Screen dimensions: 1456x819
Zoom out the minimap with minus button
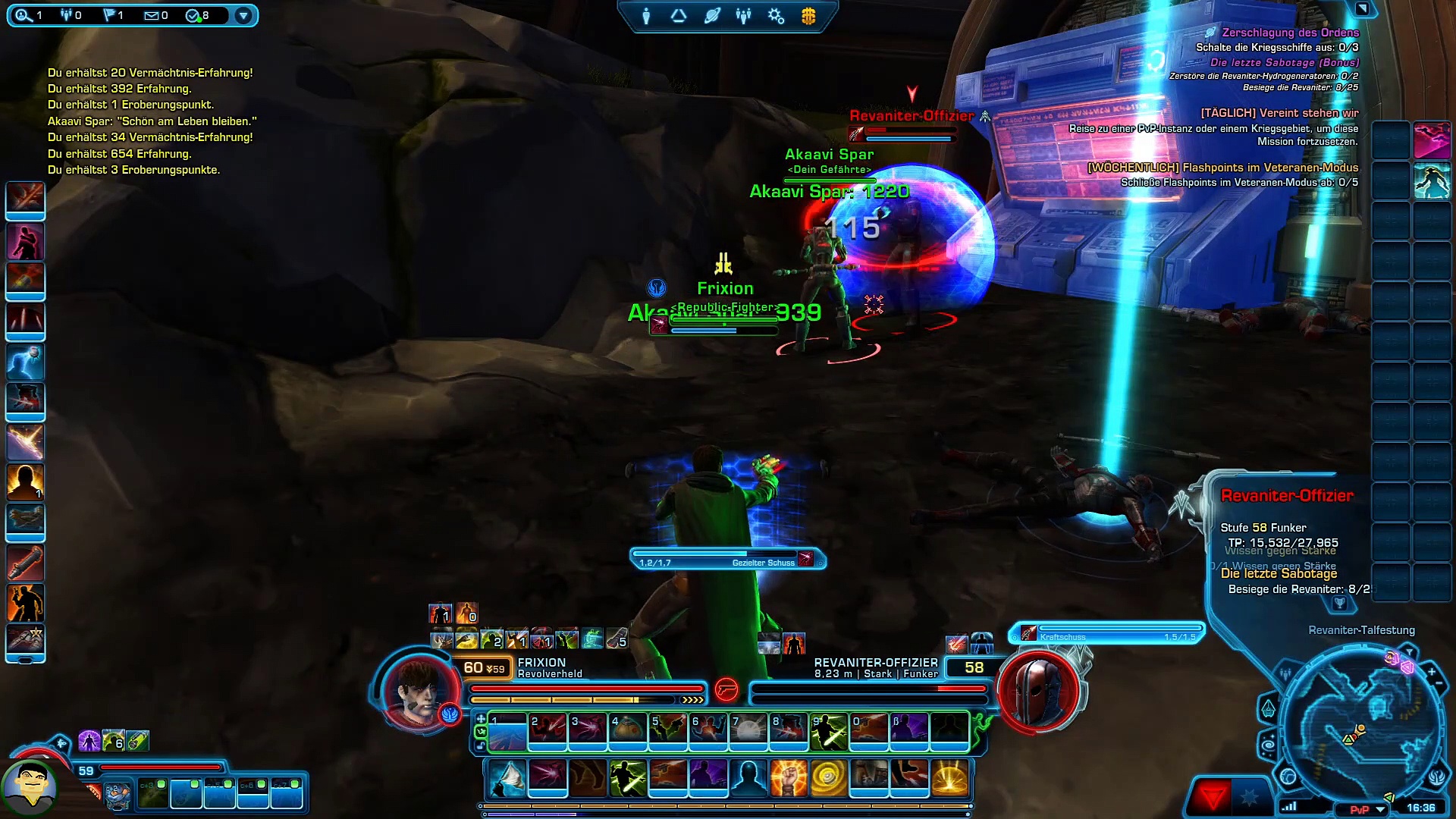pos(1439,685)
